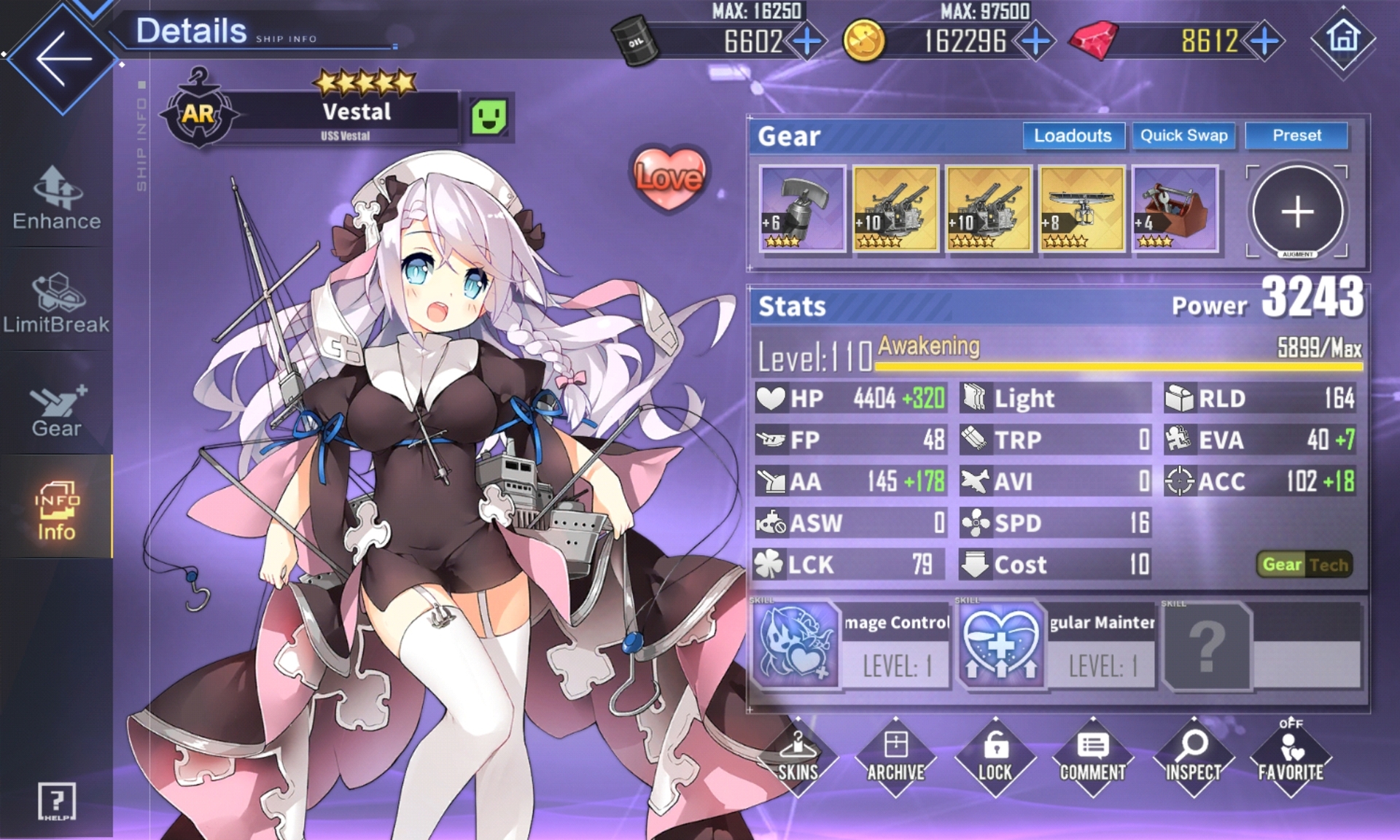1400x840 pixels.
Task: Open the Gear side tab
Action: coord(56,410)
